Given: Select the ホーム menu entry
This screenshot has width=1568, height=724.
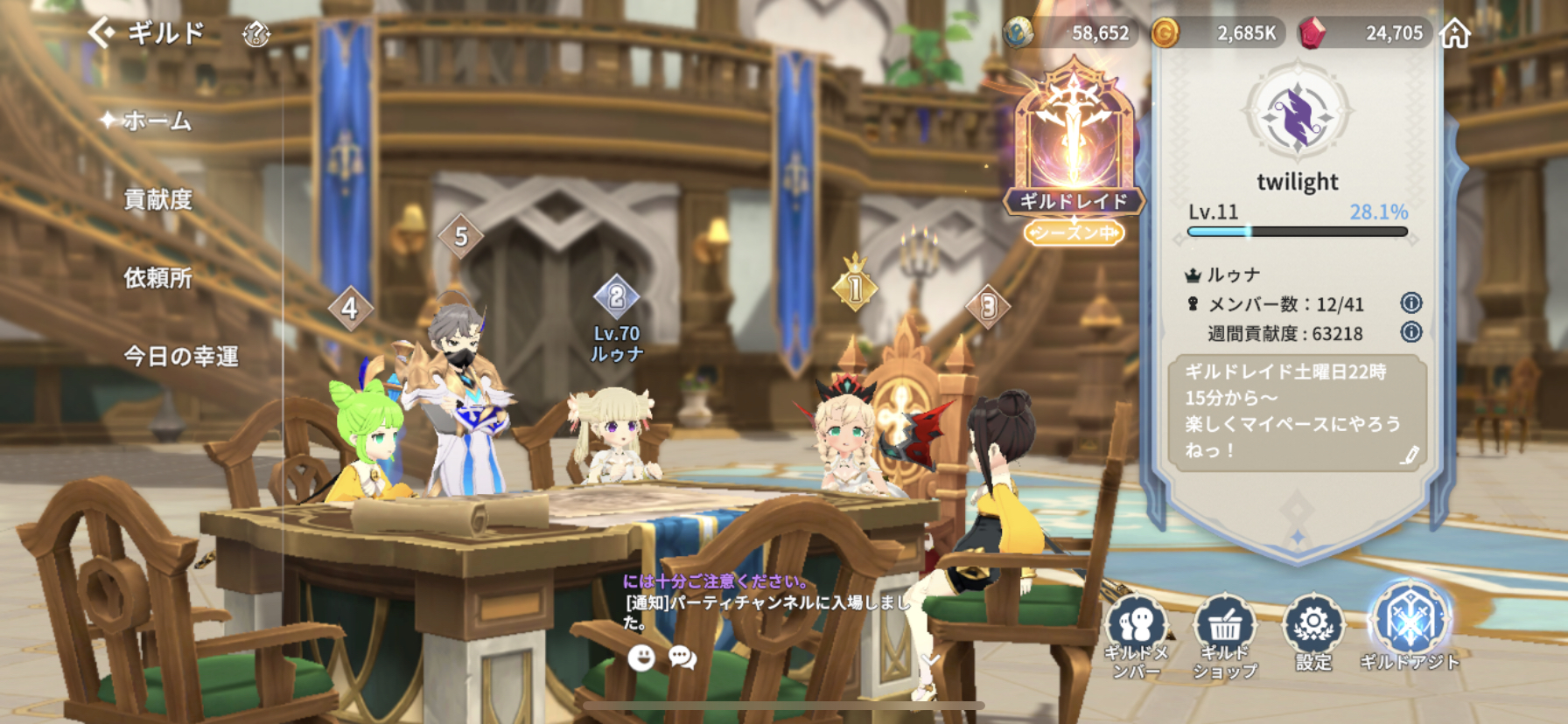Looking at the screenshot, I should point(157,121).
